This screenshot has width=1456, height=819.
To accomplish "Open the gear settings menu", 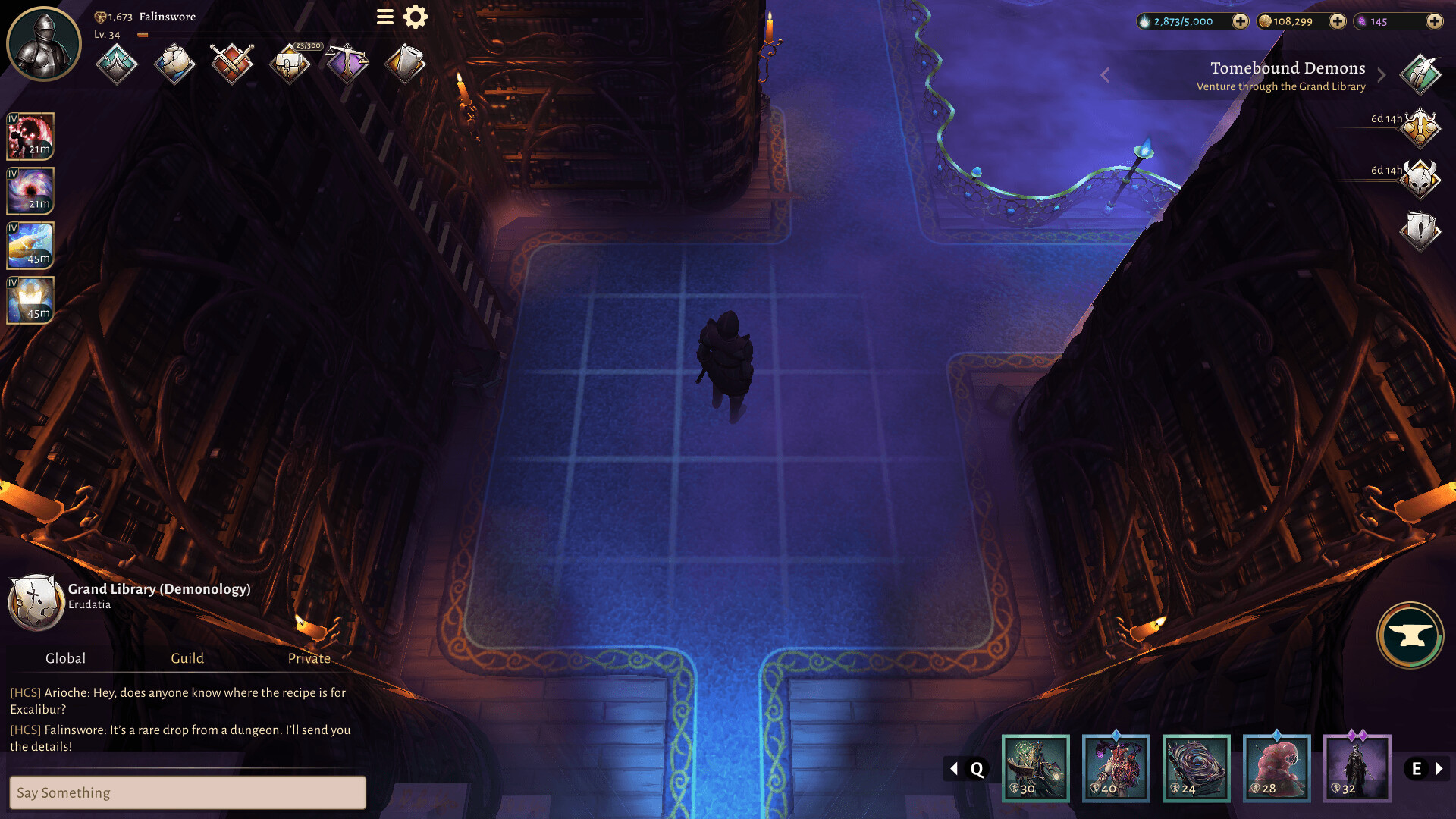I will point(416,17).
